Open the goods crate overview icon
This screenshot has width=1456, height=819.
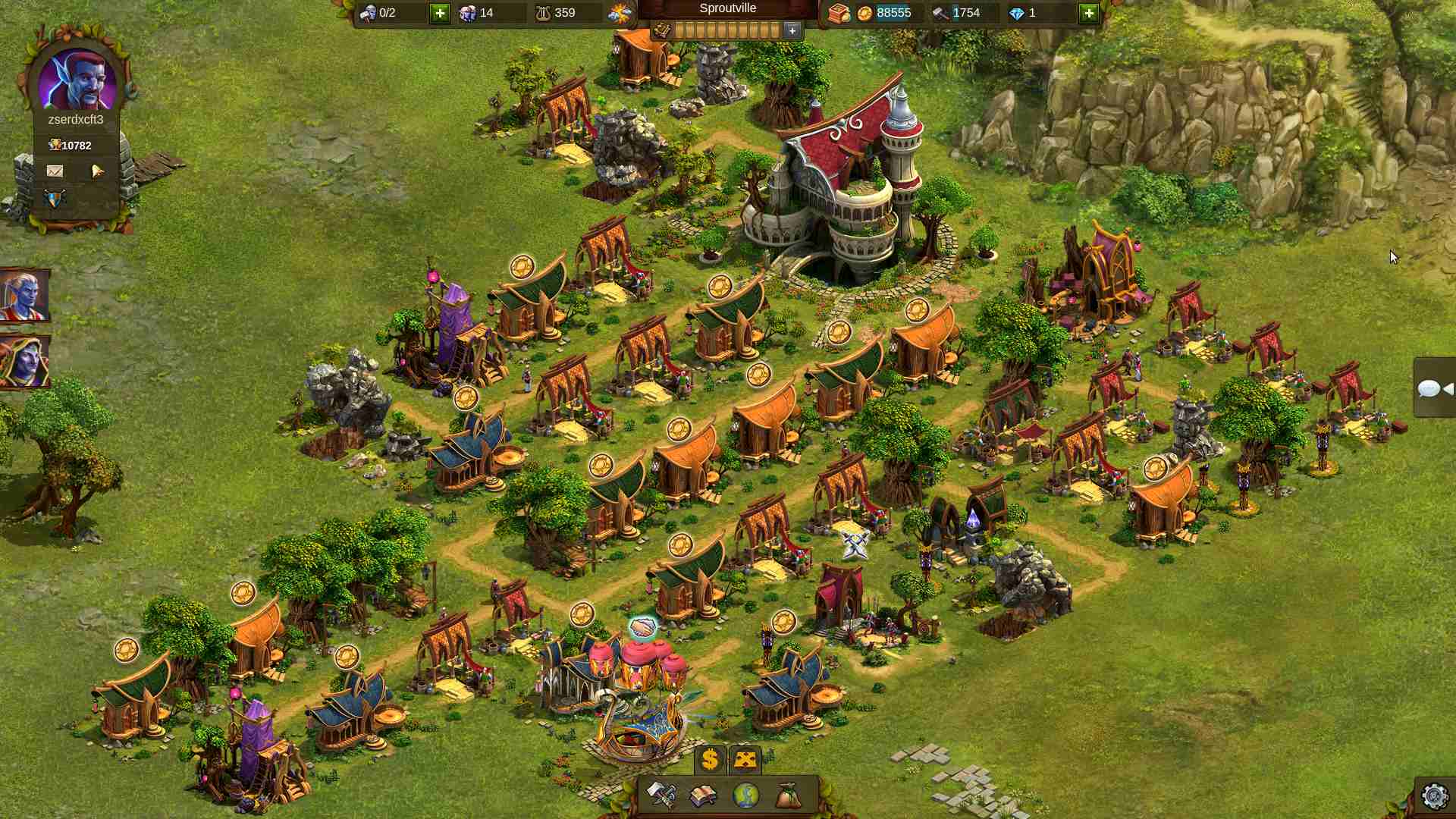click(838, 13)
